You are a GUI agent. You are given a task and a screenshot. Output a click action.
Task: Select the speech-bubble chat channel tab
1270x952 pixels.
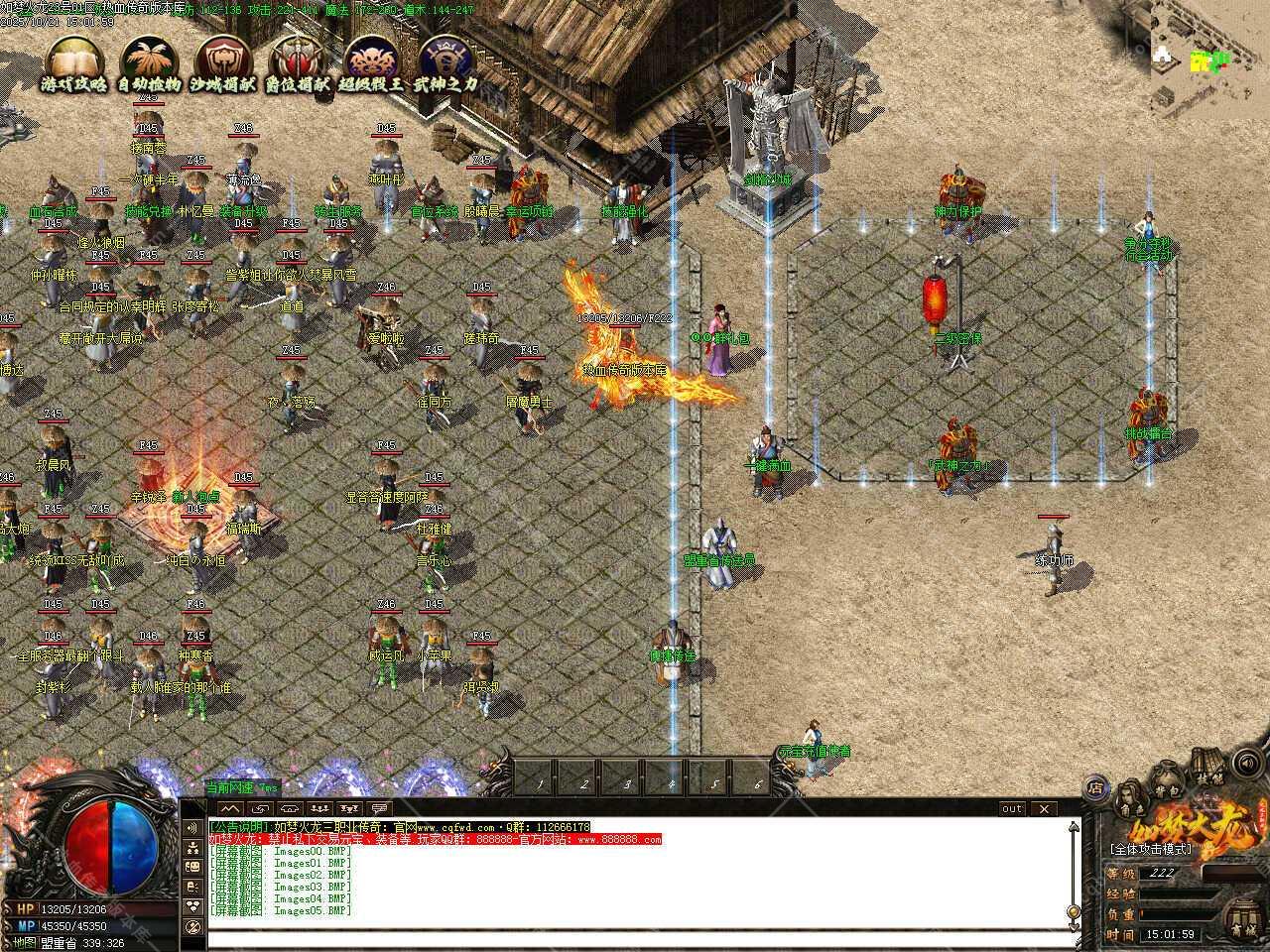[377, 809]
